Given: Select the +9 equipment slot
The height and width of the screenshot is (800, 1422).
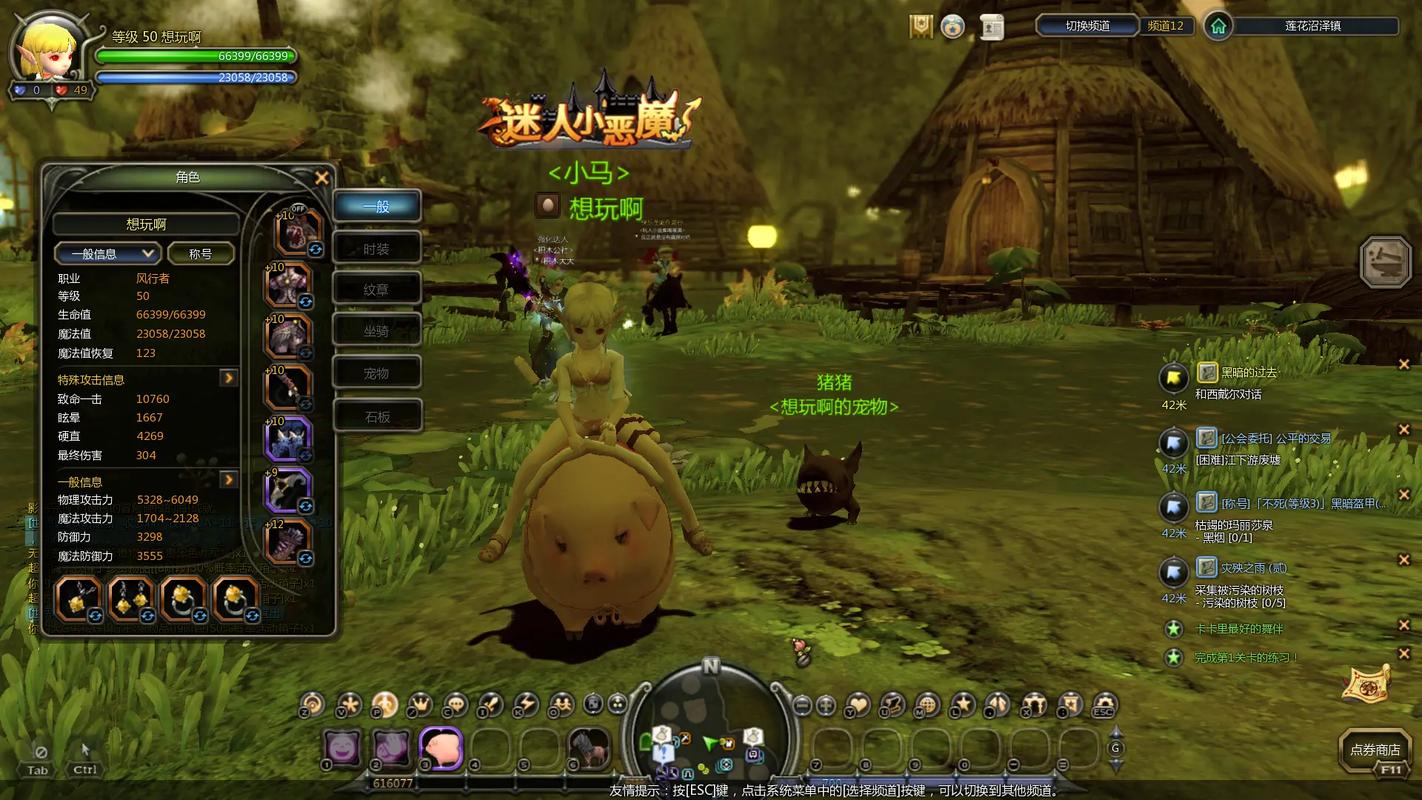Looking at the screenshot, I should click(288, 490).
